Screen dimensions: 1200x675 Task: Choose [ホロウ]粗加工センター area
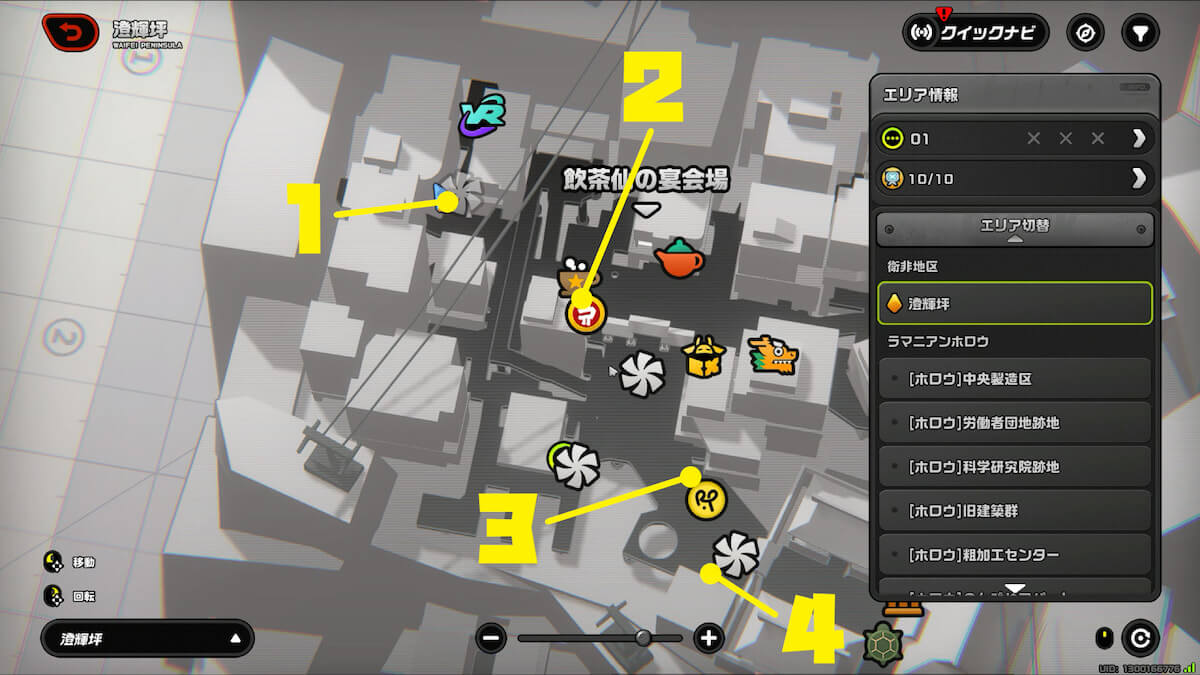coord(1015,555)
